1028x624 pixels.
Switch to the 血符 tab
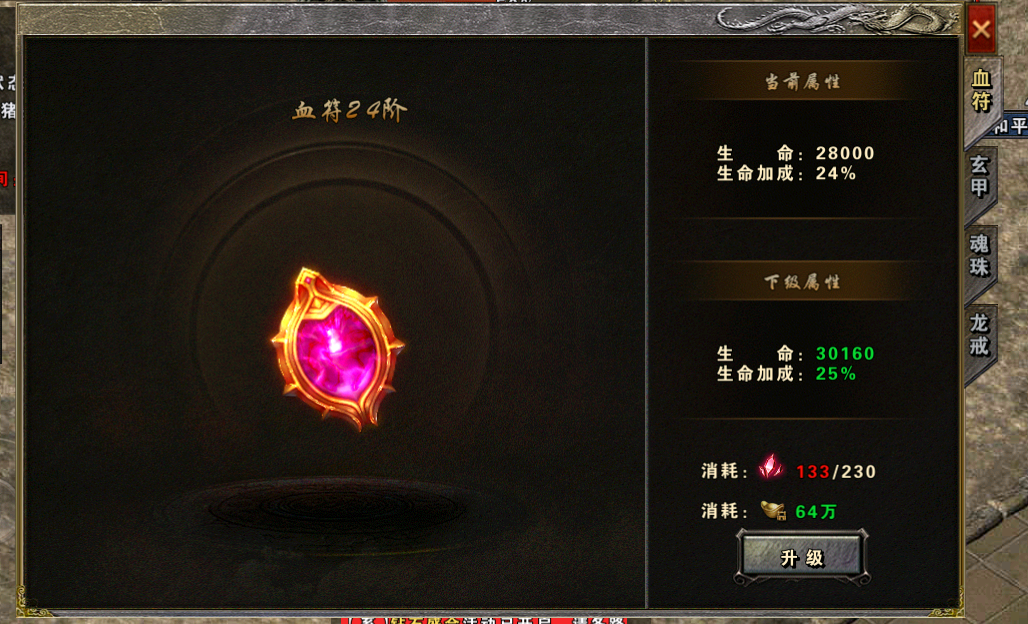coord(981,92)
